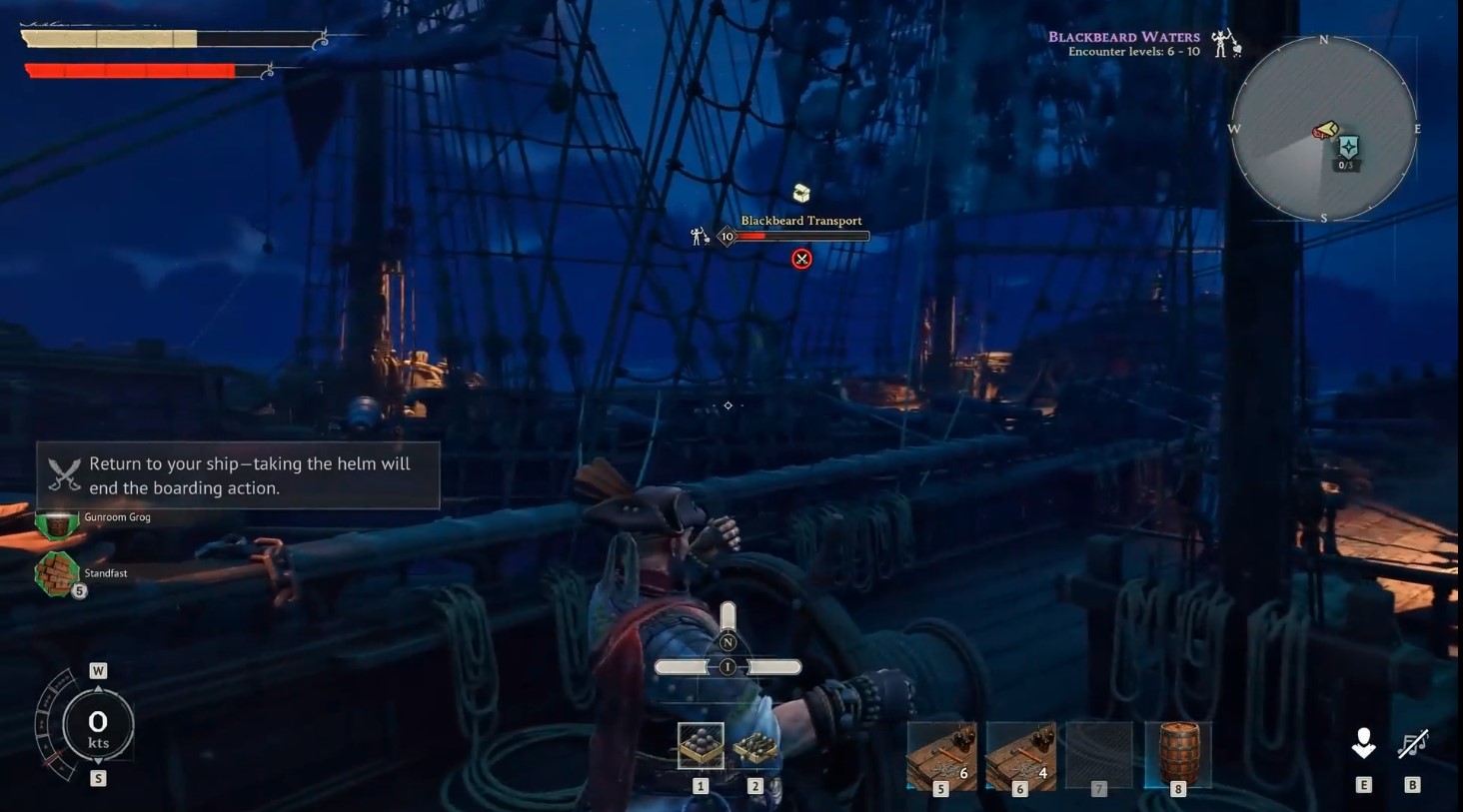Open the empty hotbar slot 7
This screenshot has width=1463, height=812.
(1099, 754)
